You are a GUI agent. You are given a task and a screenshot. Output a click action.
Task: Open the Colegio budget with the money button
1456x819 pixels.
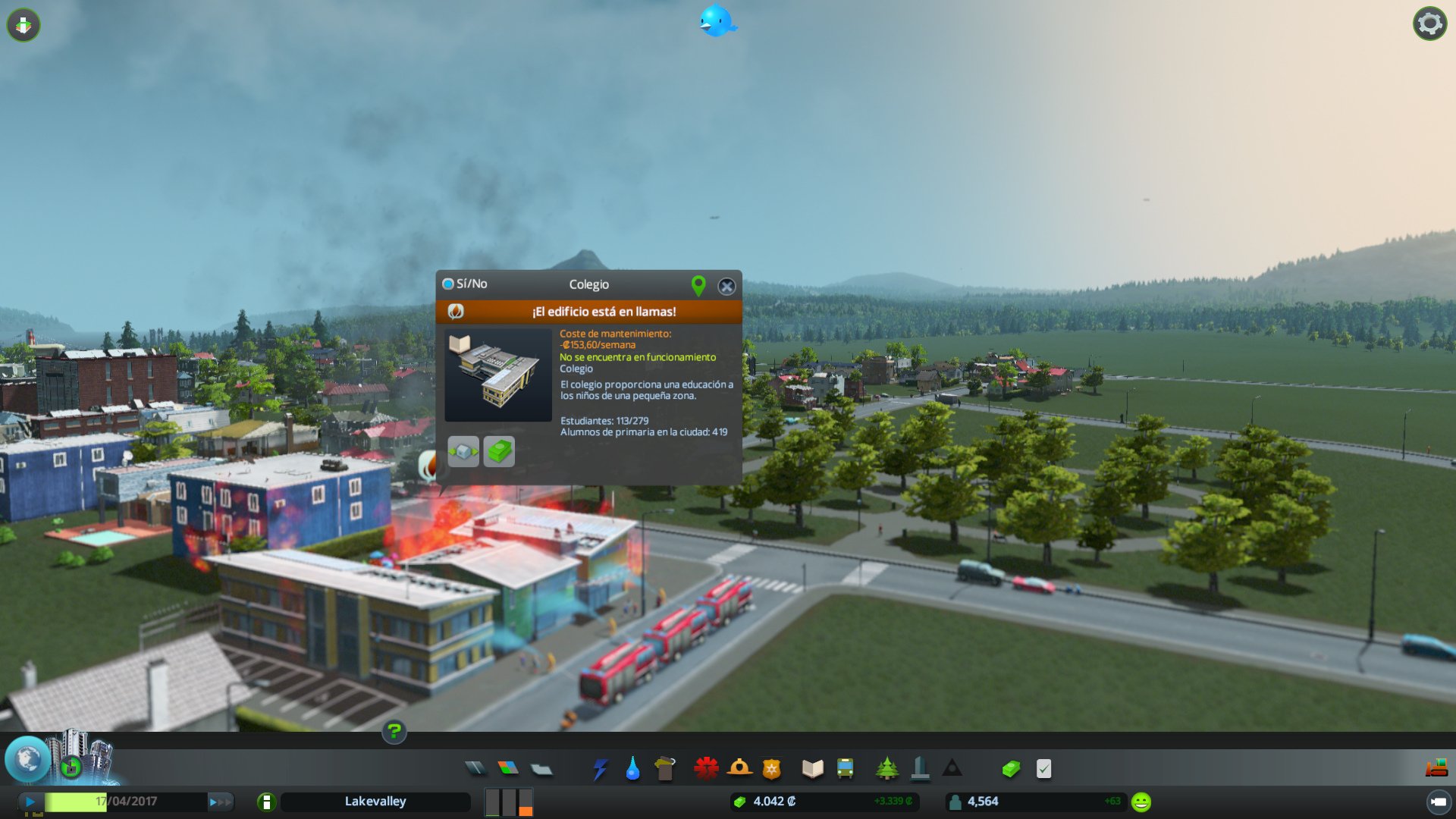498,451
